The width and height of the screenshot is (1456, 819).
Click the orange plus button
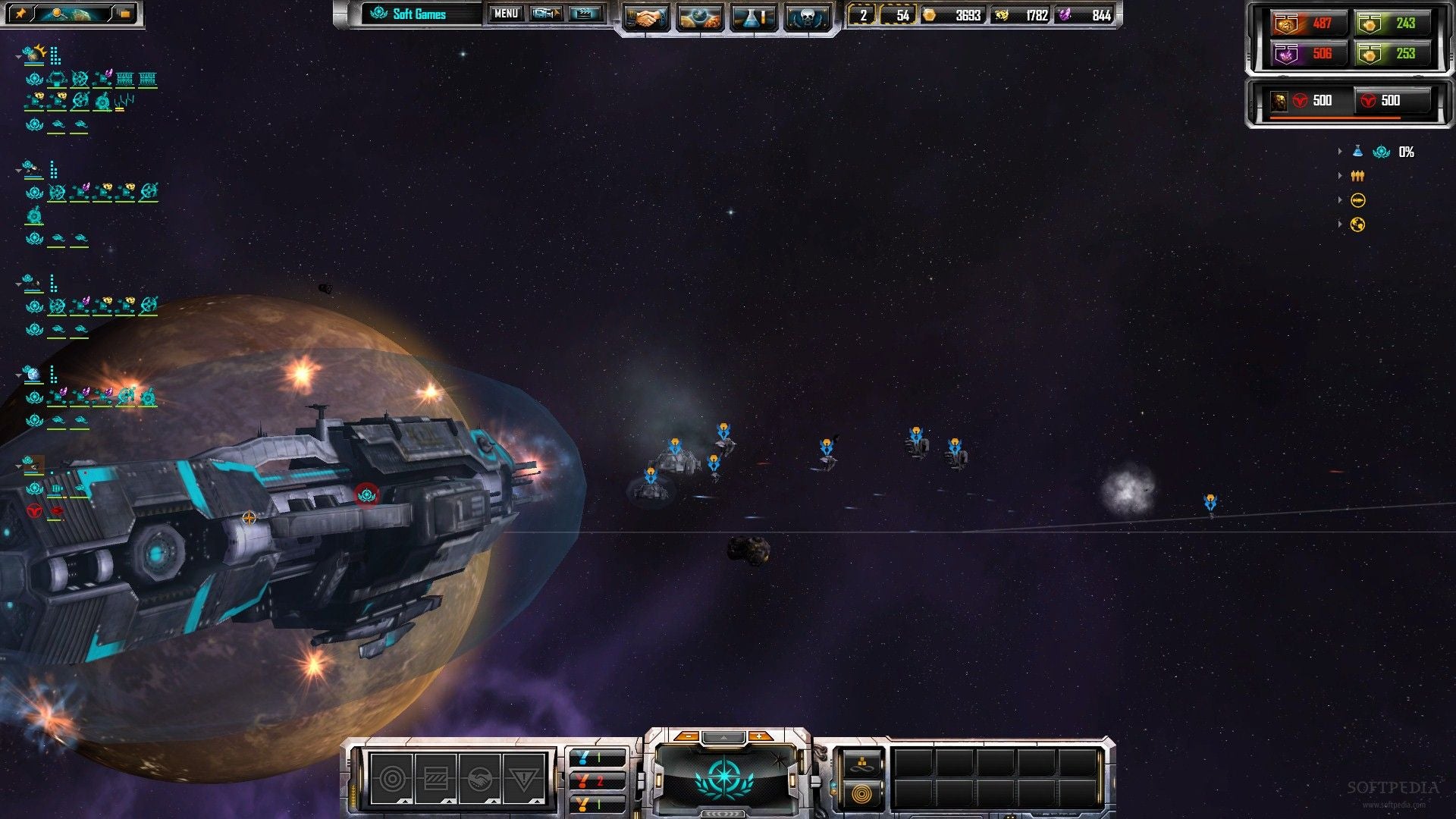(759, 736)
